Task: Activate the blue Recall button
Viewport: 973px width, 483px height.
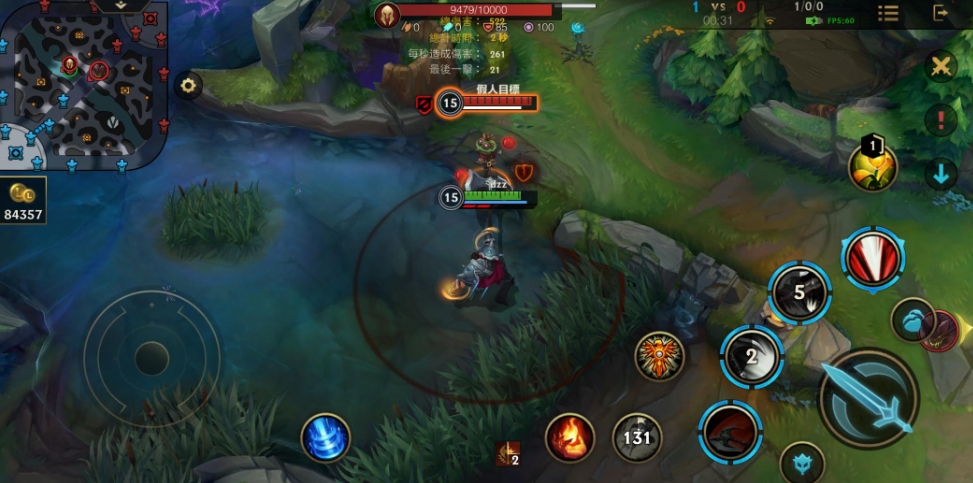Action: (326, 438)
